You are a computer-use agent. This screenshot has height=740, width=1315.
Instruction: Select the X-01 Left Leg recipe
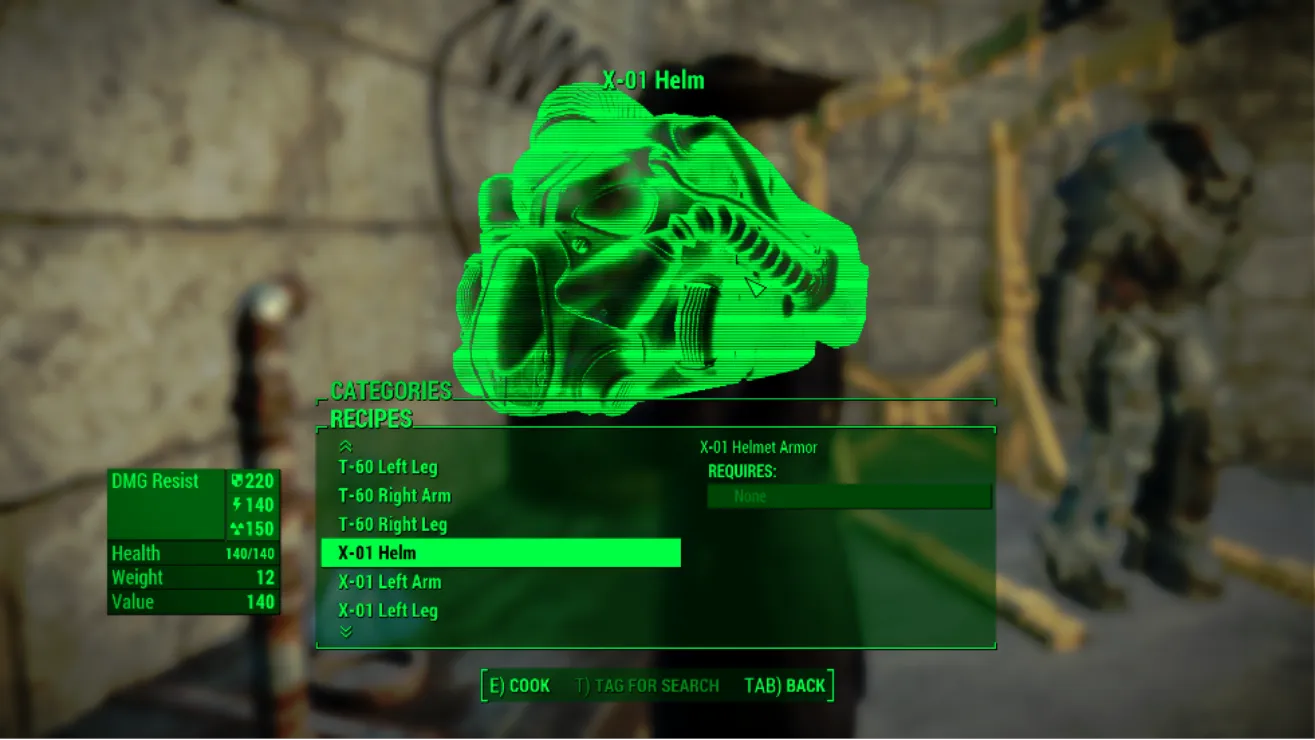coord(387,611)
